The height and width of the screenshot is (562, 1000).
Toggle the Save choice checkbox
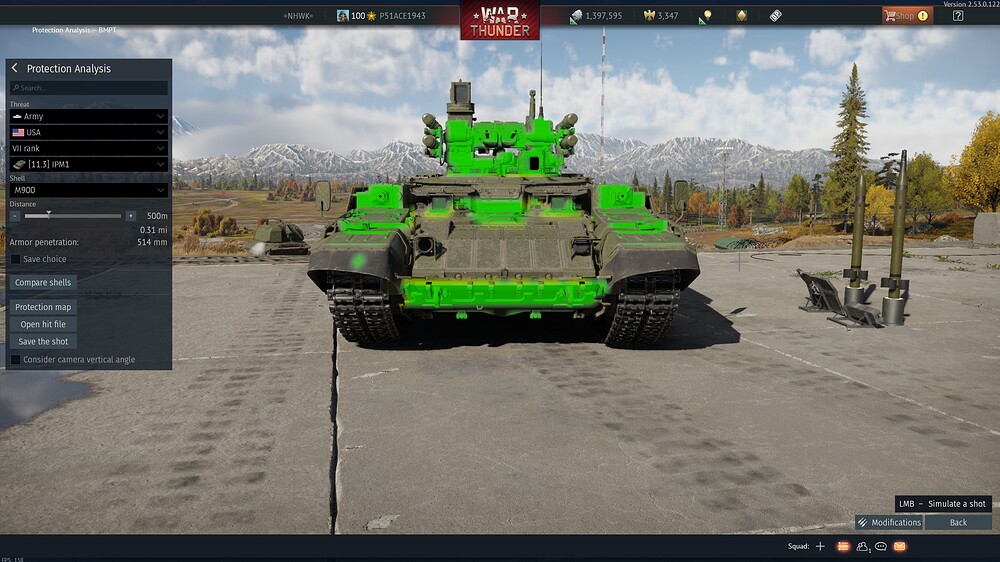pos(15,259)
